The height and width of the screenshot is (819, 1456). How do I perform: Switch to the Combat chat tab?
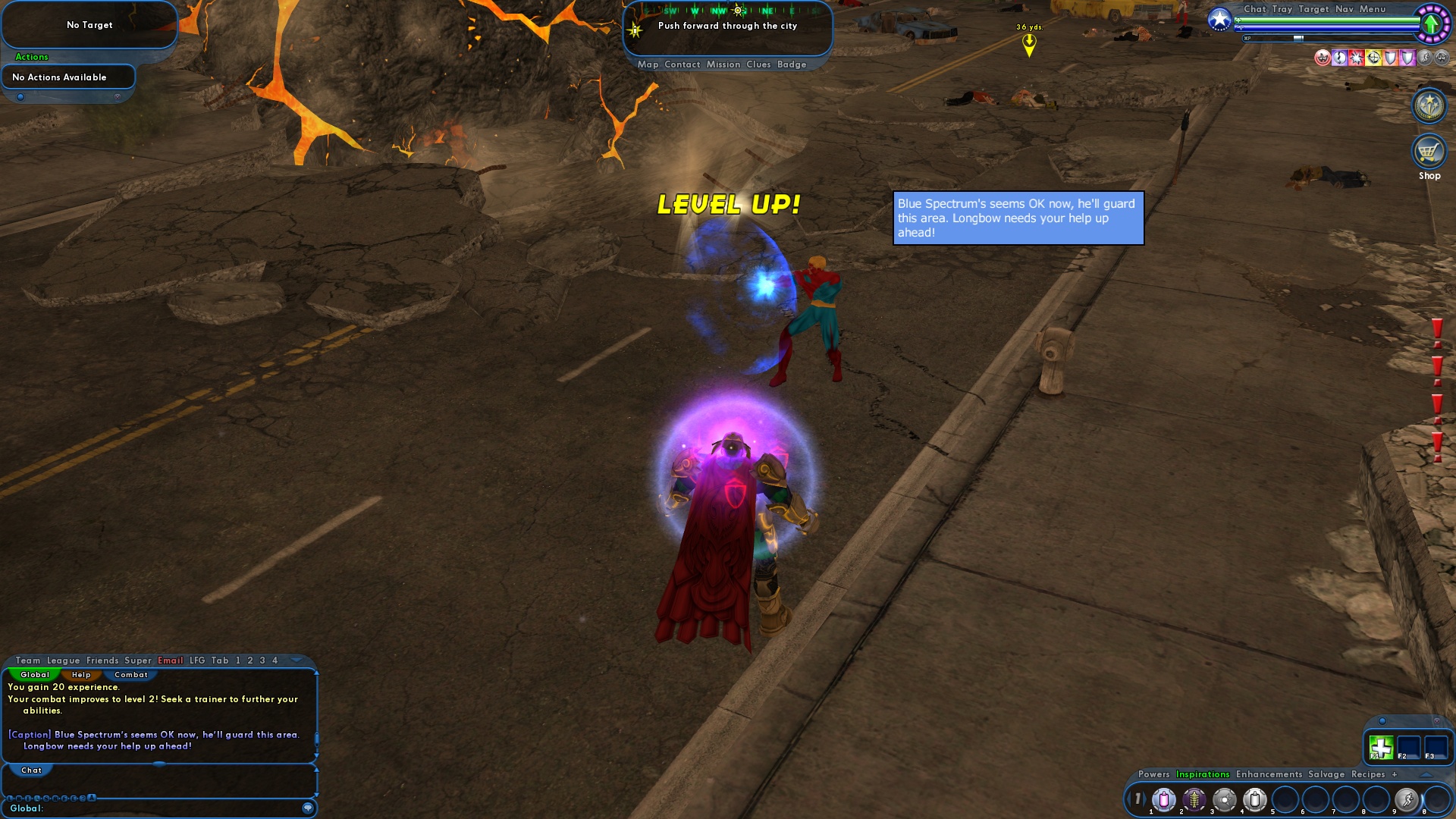click(x=130, y=674)
